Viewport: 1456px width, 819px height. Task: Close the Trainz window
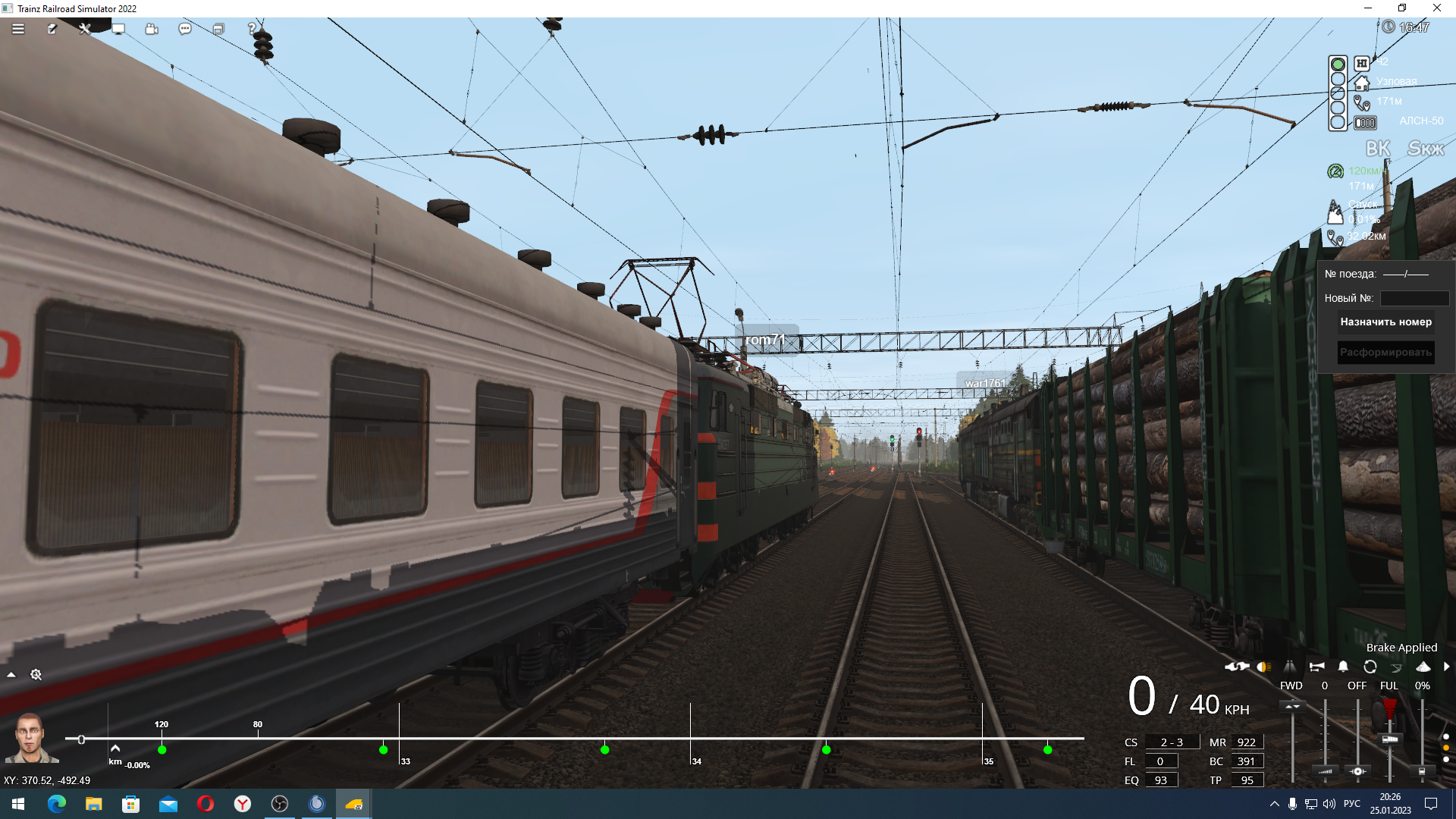pos(1436,8)
